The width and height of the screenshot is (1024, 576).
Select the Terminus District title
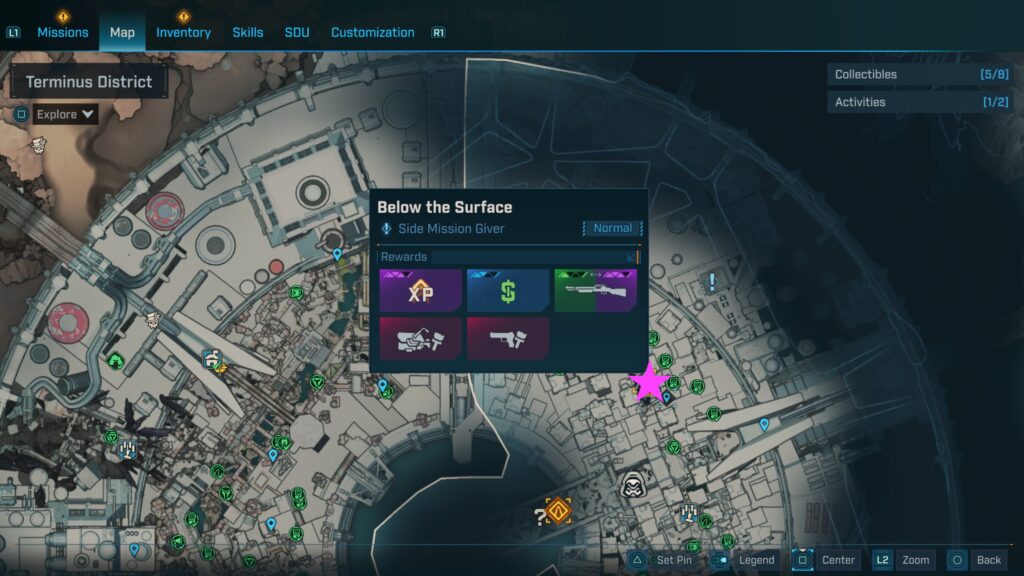pyautogui.click(x=89, y=82)
